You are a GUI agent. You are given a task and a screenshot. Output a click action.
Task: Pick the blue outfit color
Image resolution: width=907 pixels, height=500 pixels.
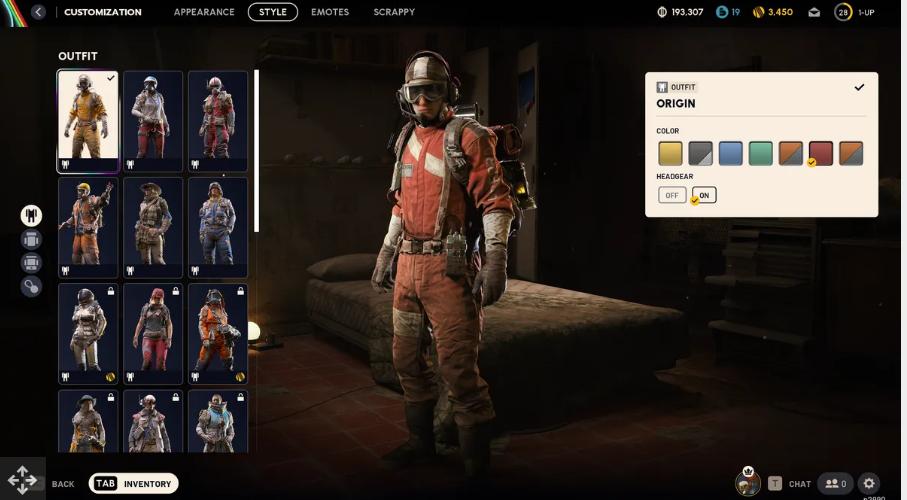point(730,153)
